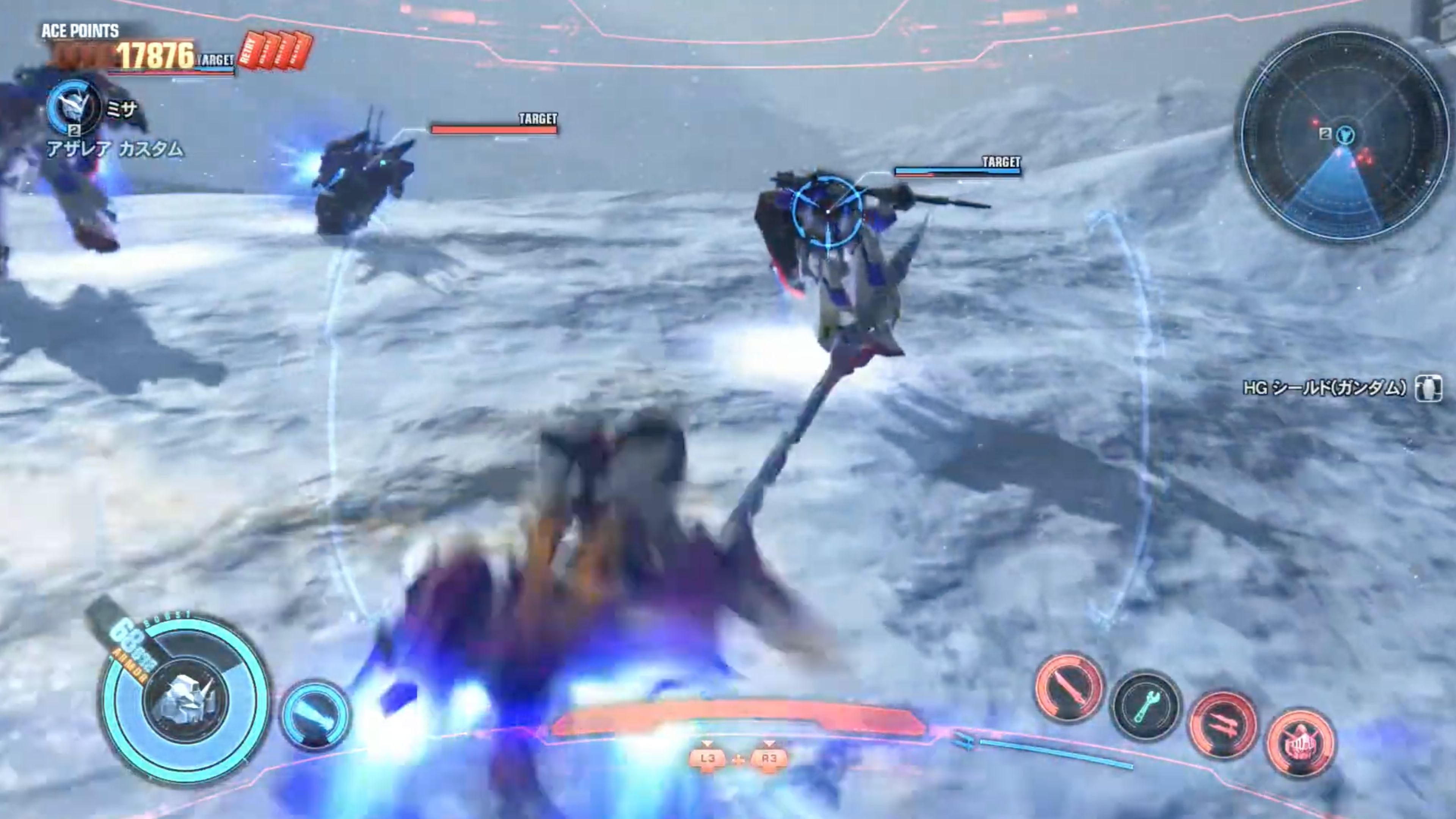The width and height of the screenshot is (1456, 819).
Task: Click the blue TARGET lock-on reticle
Action: [x=828, y=212]
